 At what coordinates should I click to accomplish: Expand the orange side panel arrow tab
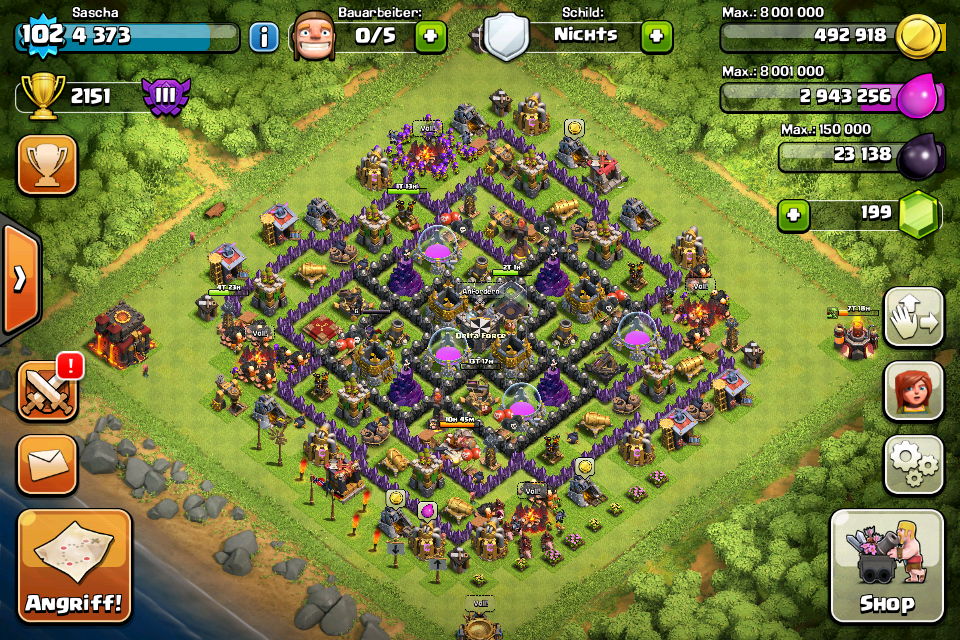tap(19, 278)
